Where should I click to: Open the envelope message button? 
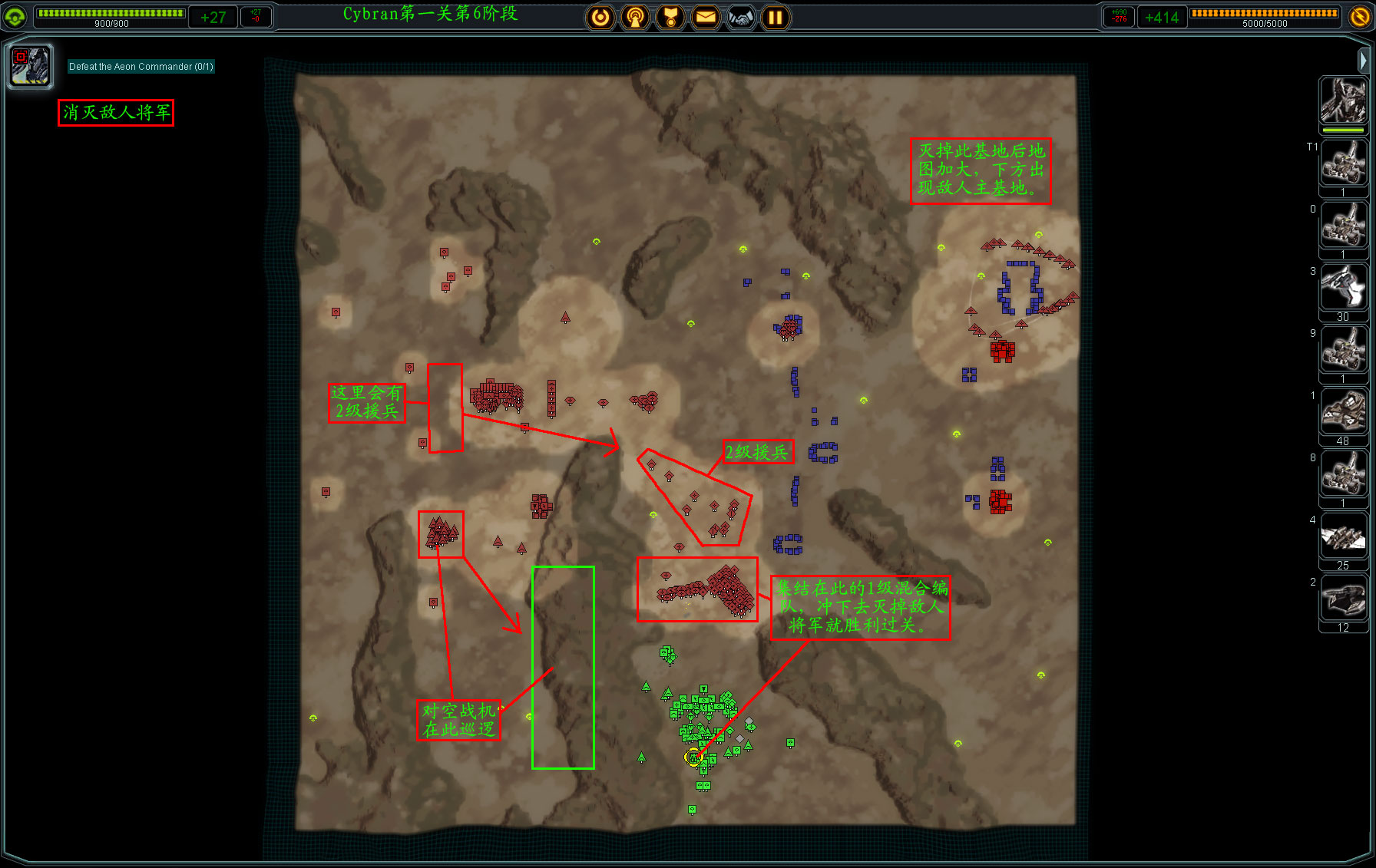tap(706, 17)
